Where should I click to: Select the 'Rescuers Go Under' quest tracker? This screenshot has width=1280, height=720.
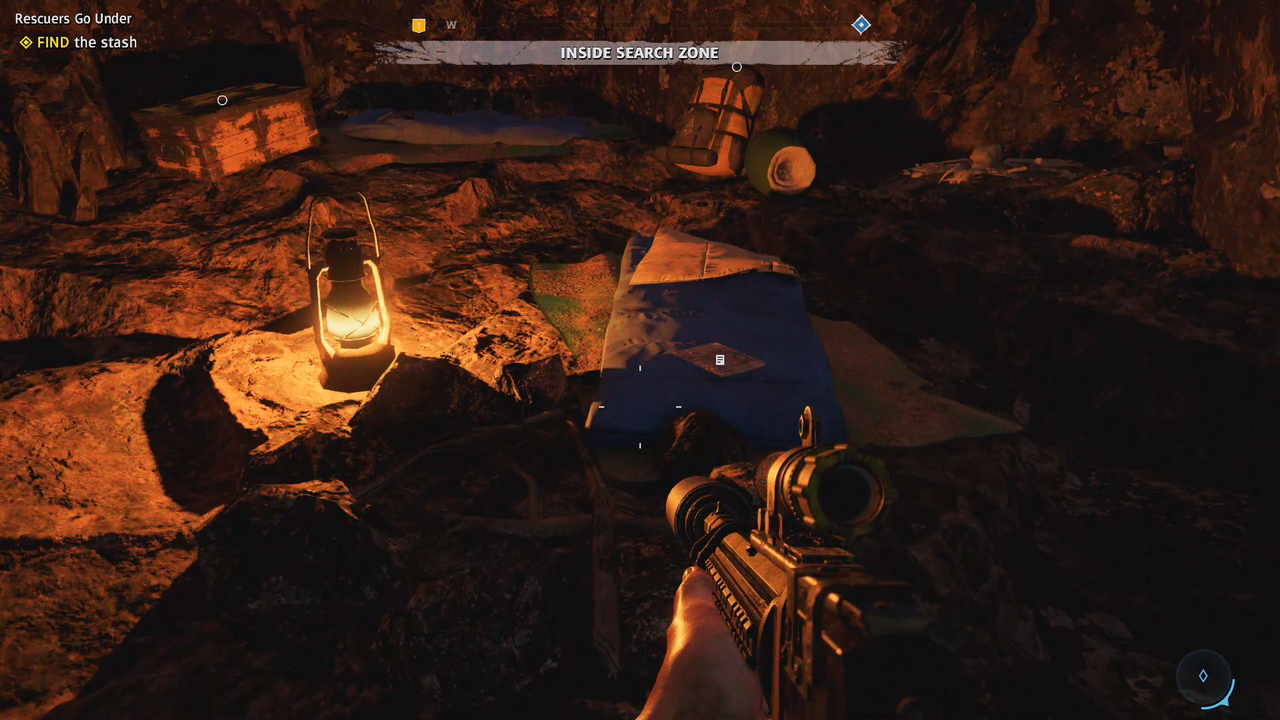(x=73, y=18)
